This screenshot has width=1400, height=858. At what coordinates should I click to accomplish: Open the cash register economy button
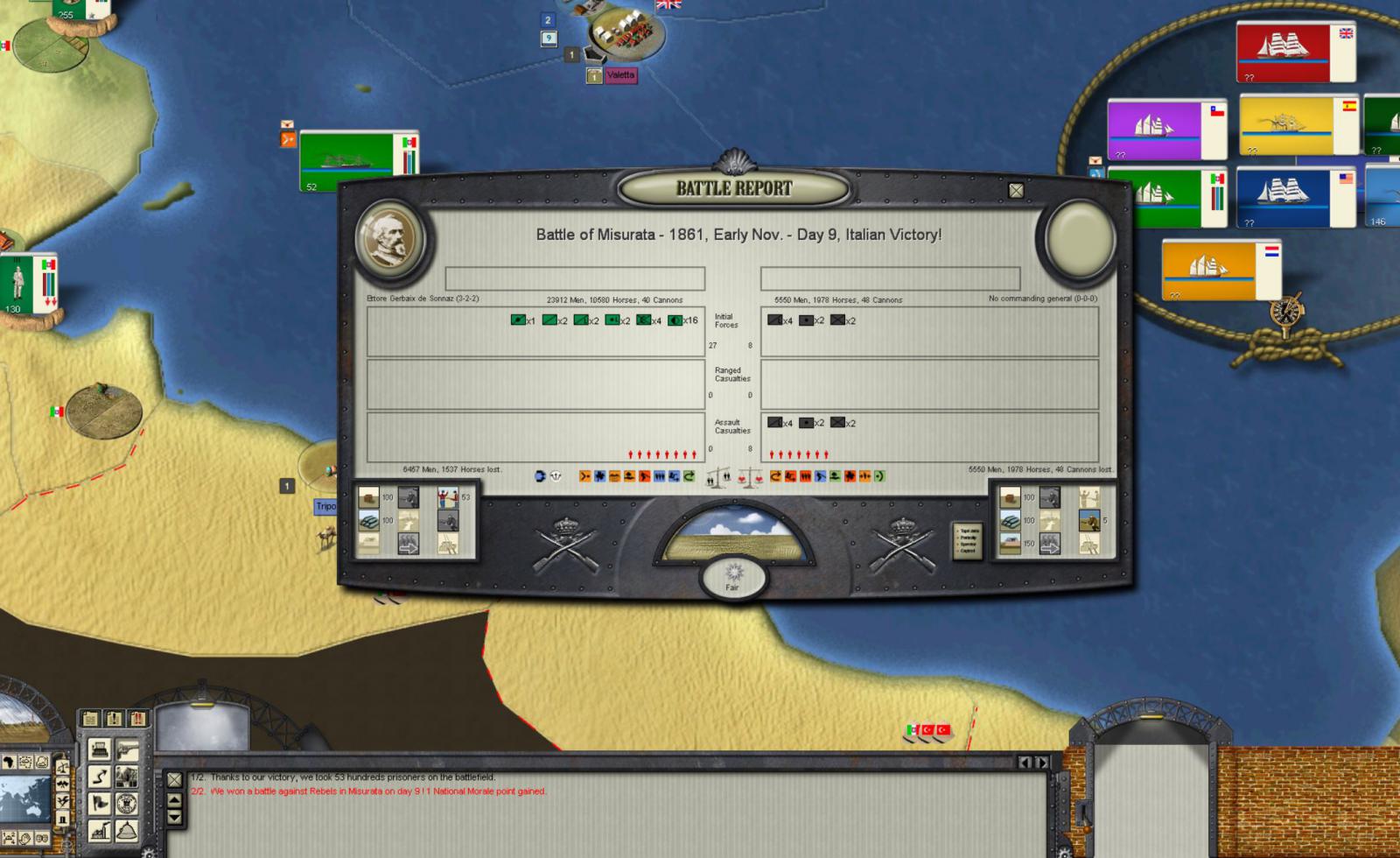[100, 750]
